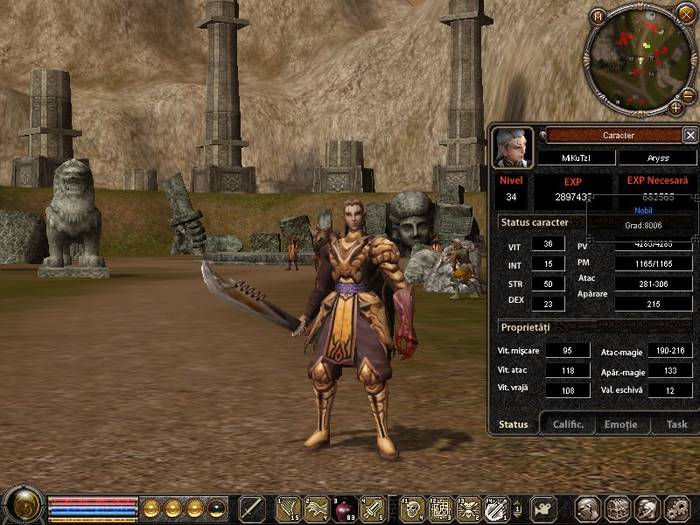Open the large map with the M button
700x525 pixels.
[x=598, y=15]
